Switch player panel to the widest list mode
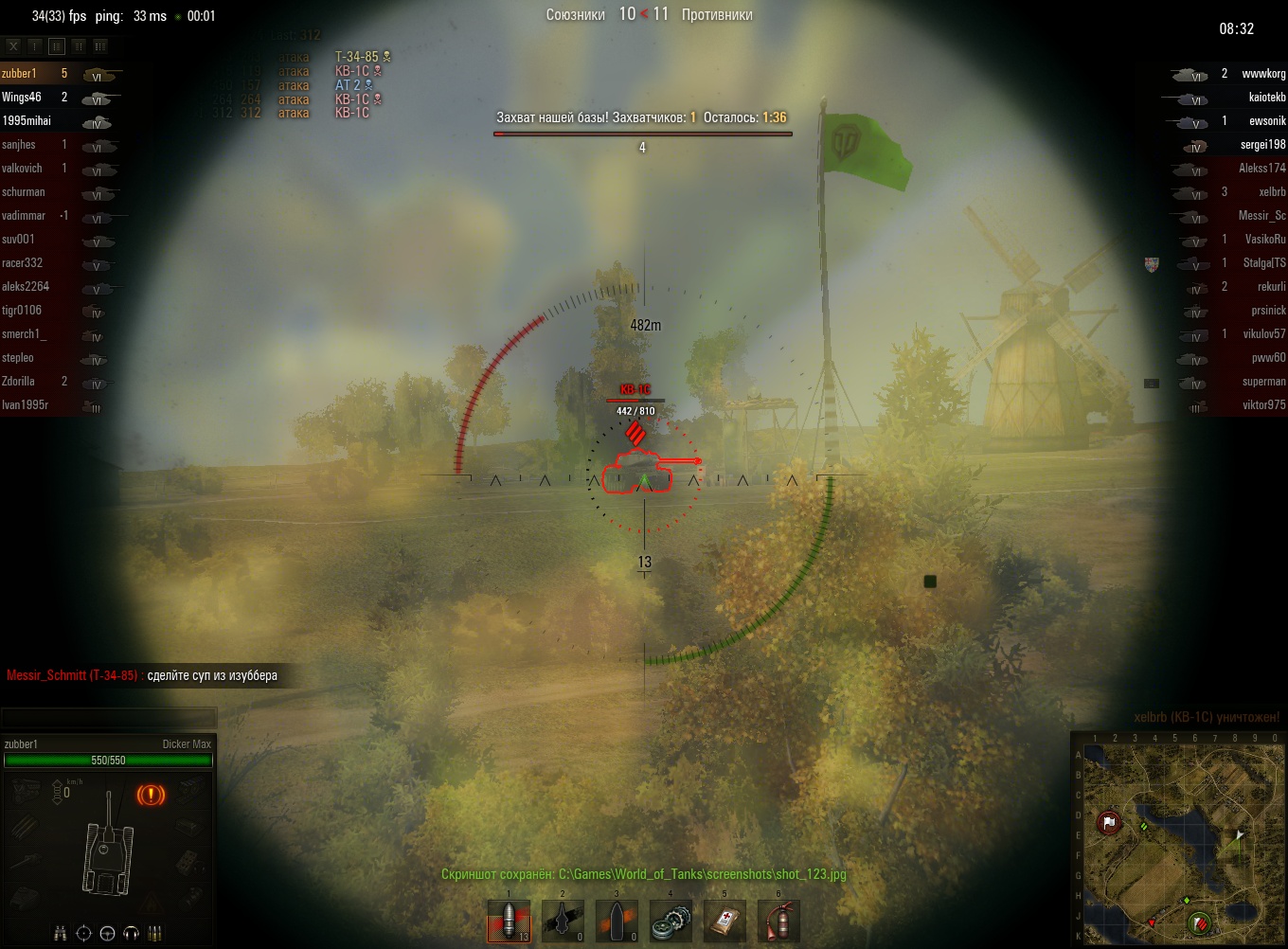 (100, 45)
